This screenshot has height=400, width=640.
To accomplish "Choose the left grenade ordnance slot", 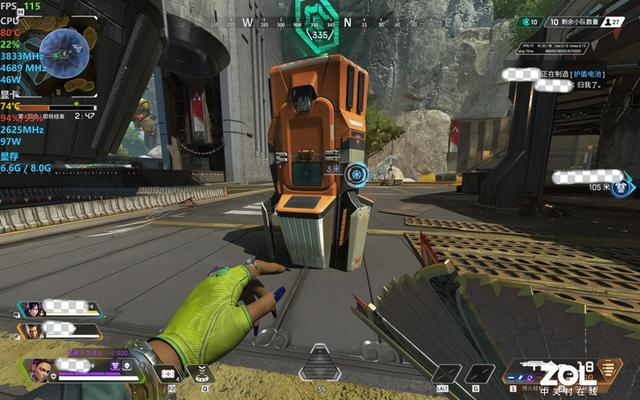I will tap(449, 373).
